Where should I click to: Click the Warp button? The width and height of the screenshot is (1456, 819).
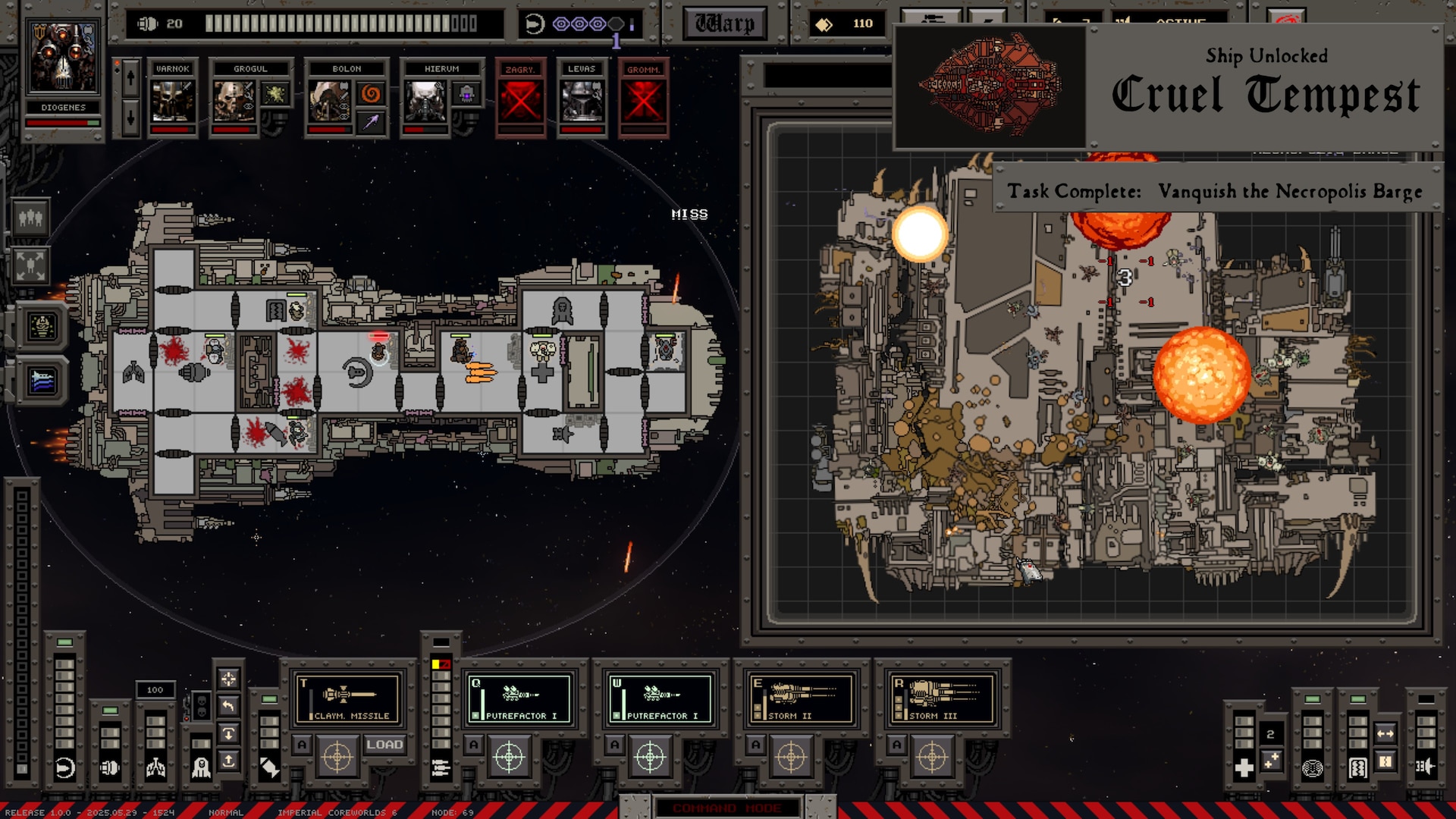pos(724,24)
